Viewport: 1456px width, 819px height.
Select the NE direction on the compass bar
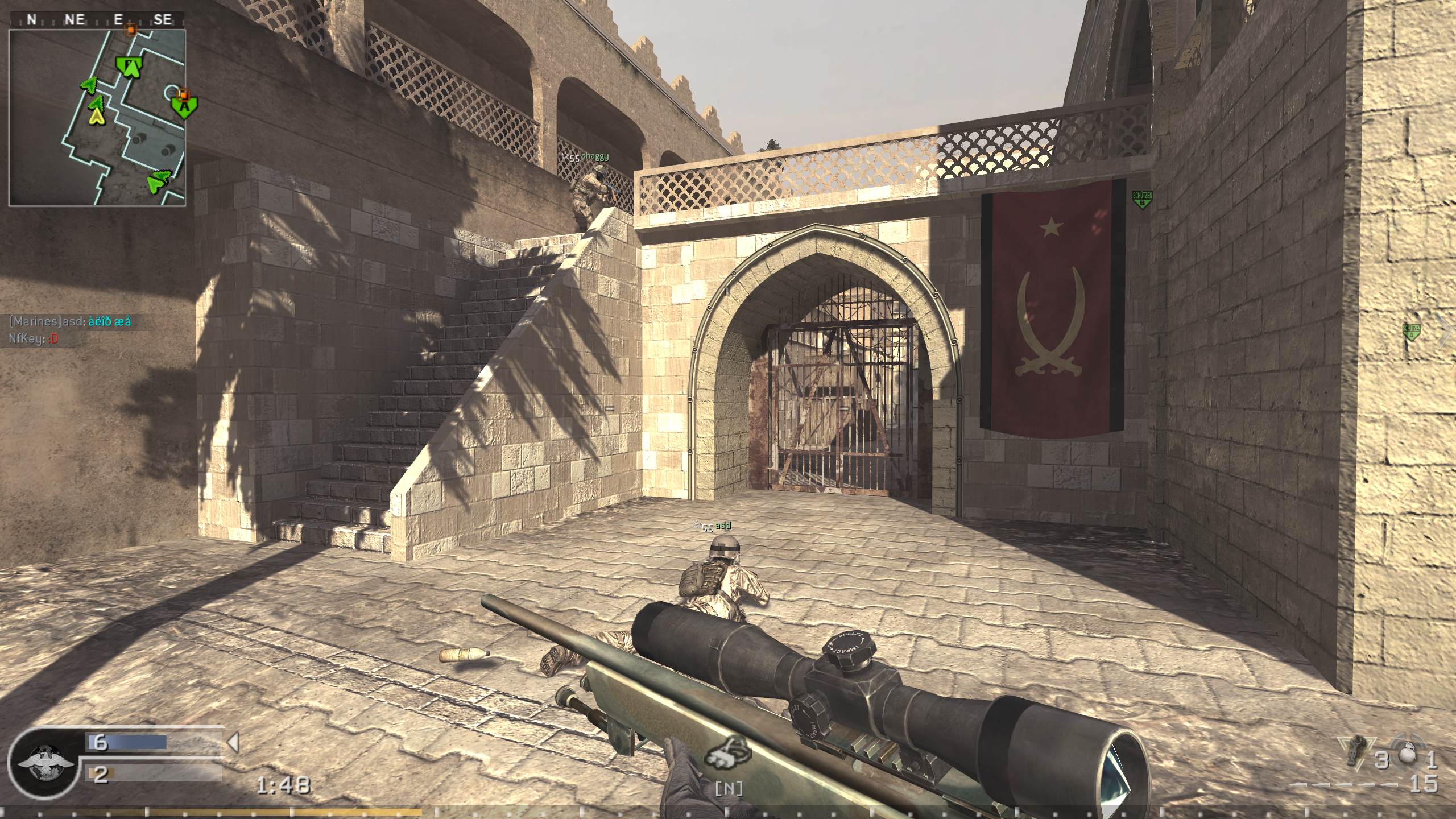[x=75, y=19]
